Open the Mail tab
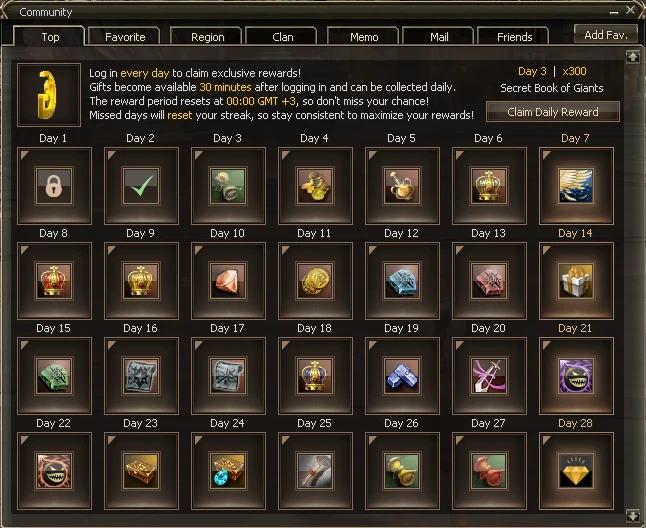This screenshot has height=528, width=646. [x=438, y=37]
